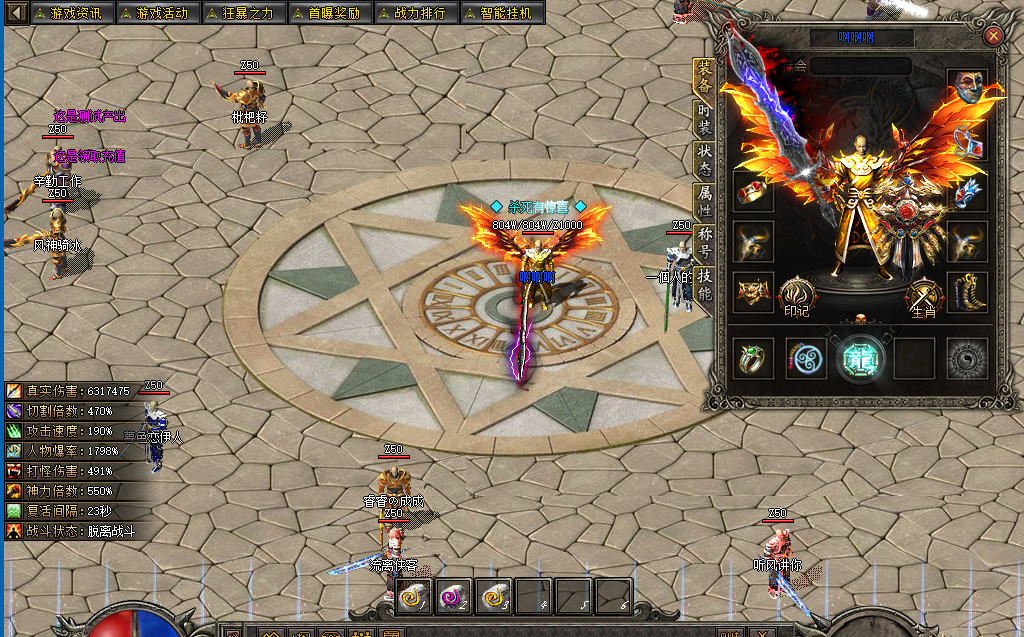
Task: Select the green gem ring slot
Action: click(x=753, y=358)
